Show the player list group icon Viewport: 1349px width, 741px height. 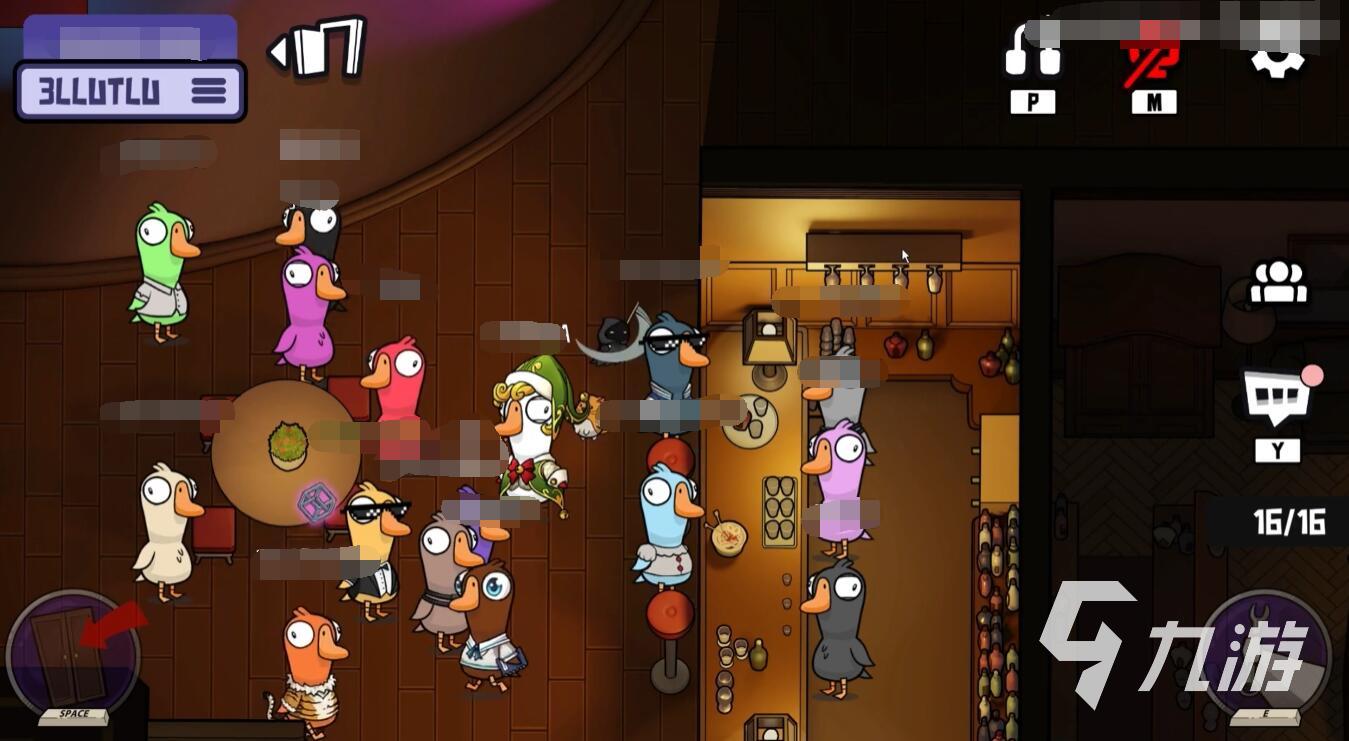(x=1278, y=282)
